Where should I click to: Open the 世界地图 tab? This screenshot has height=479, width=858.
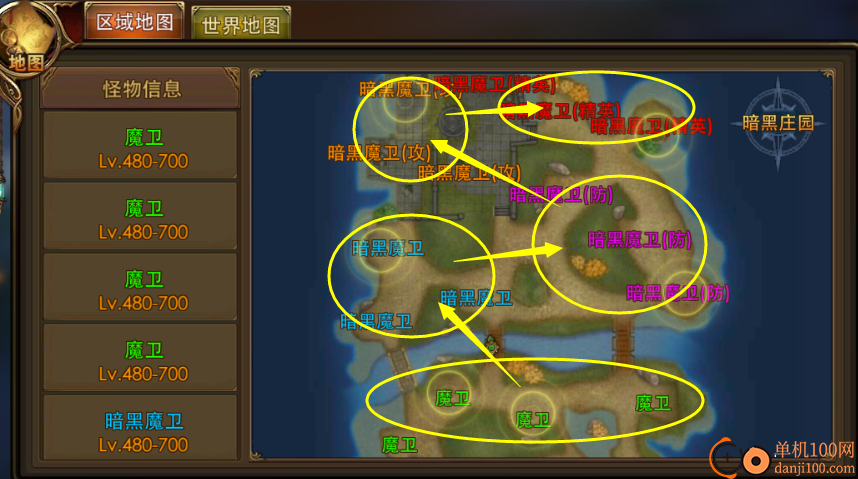point(240,25)
